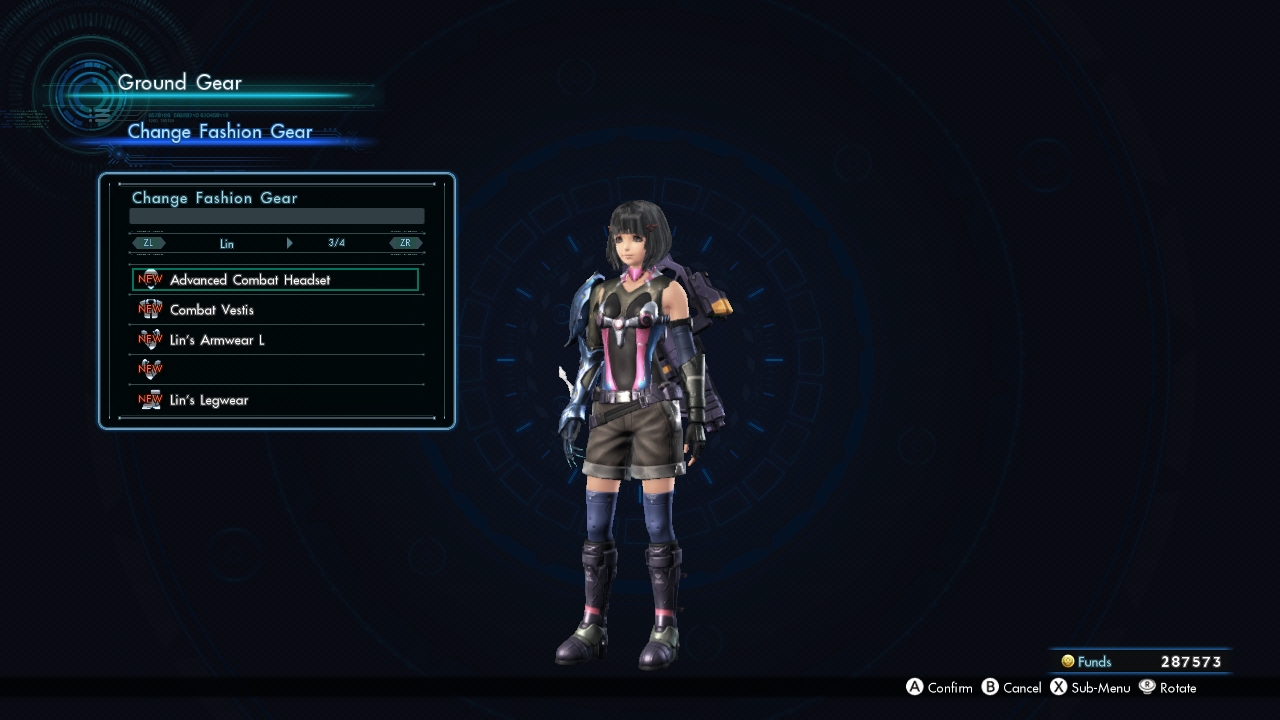Pick Lin's Armwear L
The width and height of the screenshot is (1280, 720).
275,340
